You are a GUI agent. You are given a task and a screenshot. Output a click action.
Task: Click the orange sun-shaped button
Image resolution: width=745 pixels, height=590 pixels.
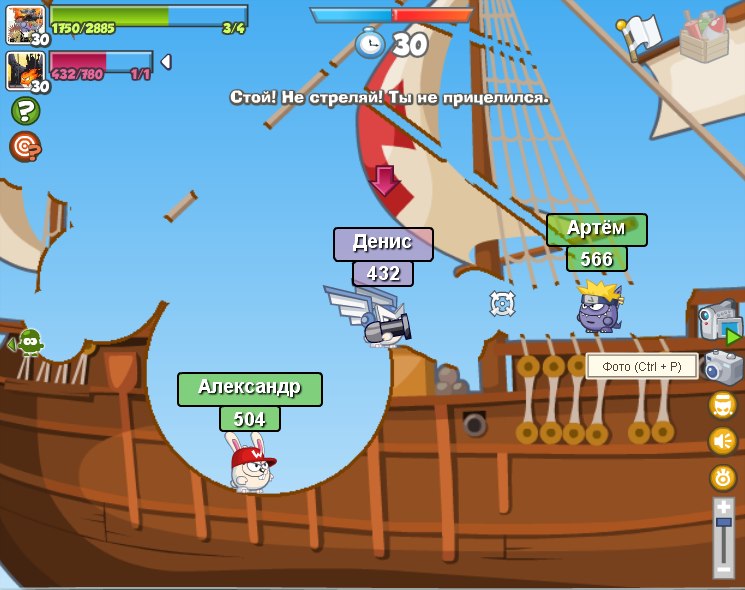pyautogui.click(x=723, y=477)
